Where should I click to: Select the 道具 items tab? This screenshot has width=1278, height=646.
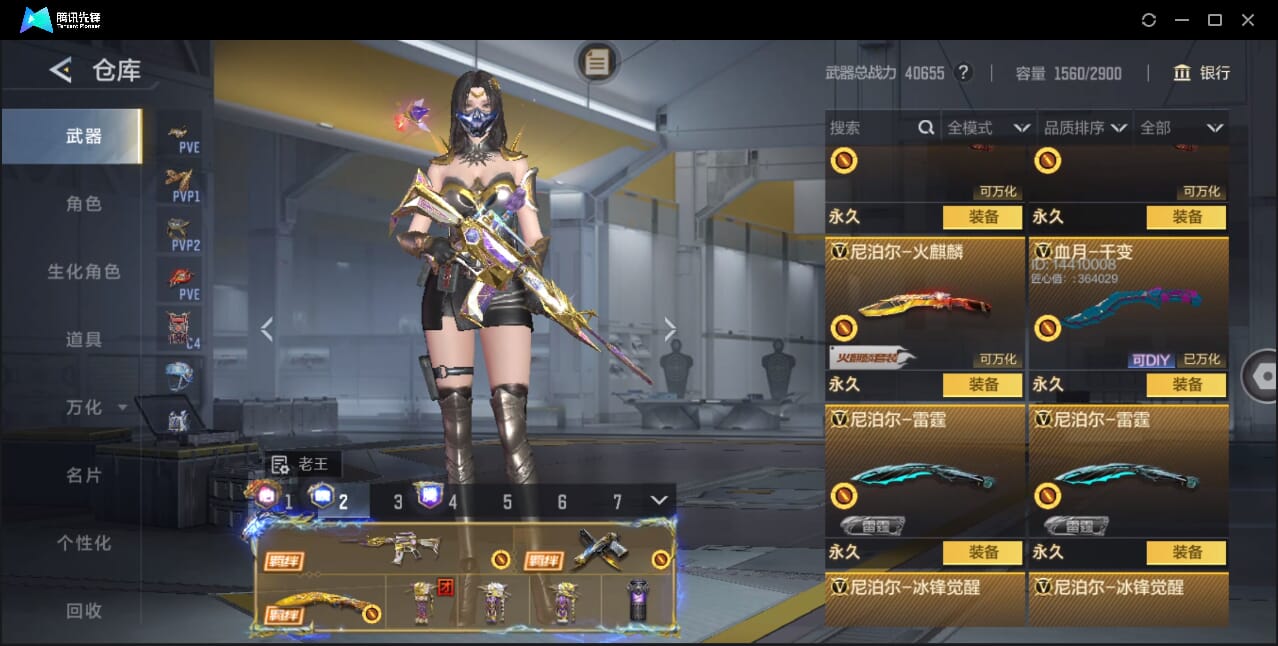[84, 340]
